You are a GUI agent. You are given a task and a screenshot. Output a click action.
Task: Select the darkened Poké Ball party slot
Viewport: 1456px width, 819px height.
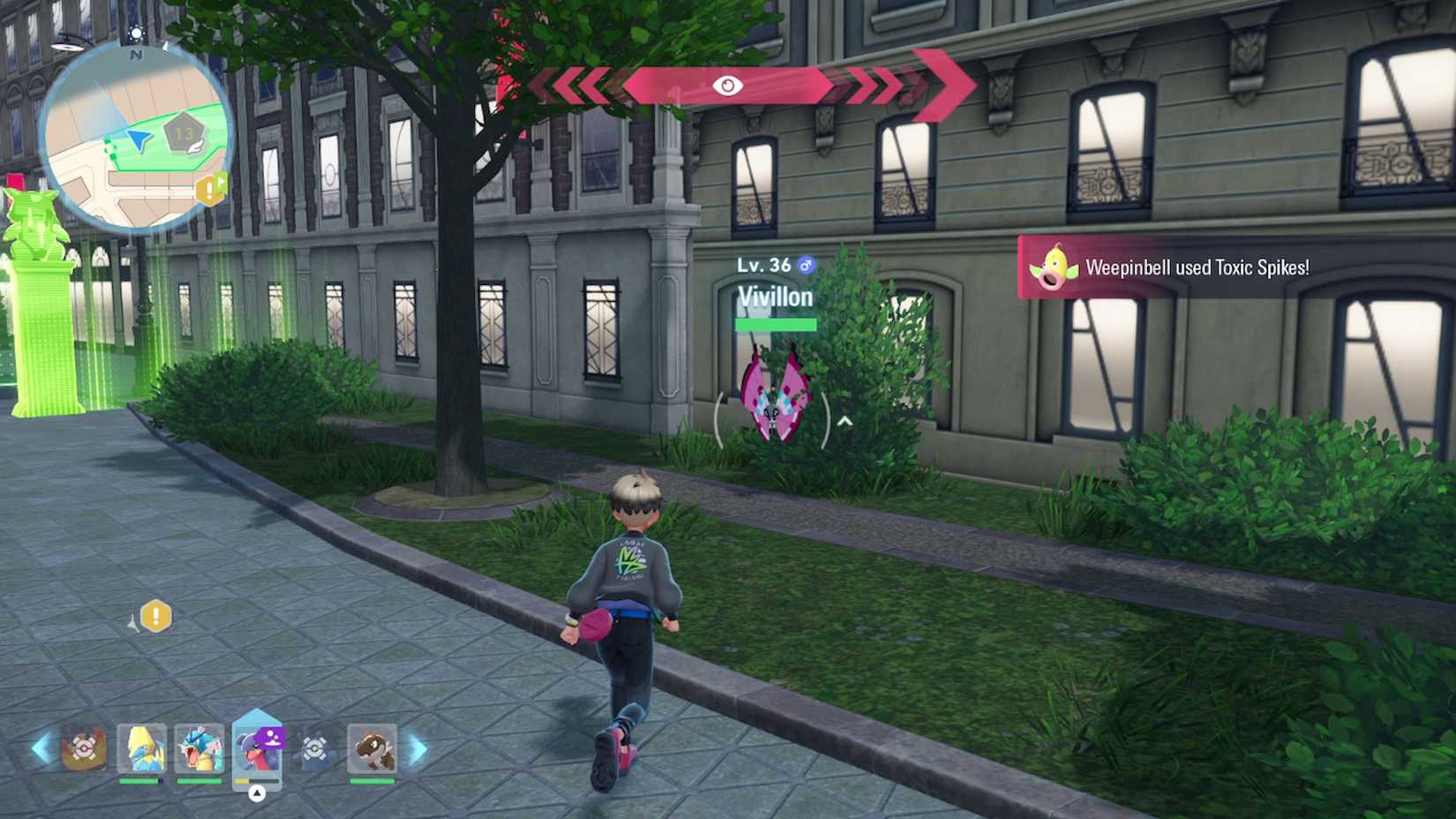pos(313,748)
